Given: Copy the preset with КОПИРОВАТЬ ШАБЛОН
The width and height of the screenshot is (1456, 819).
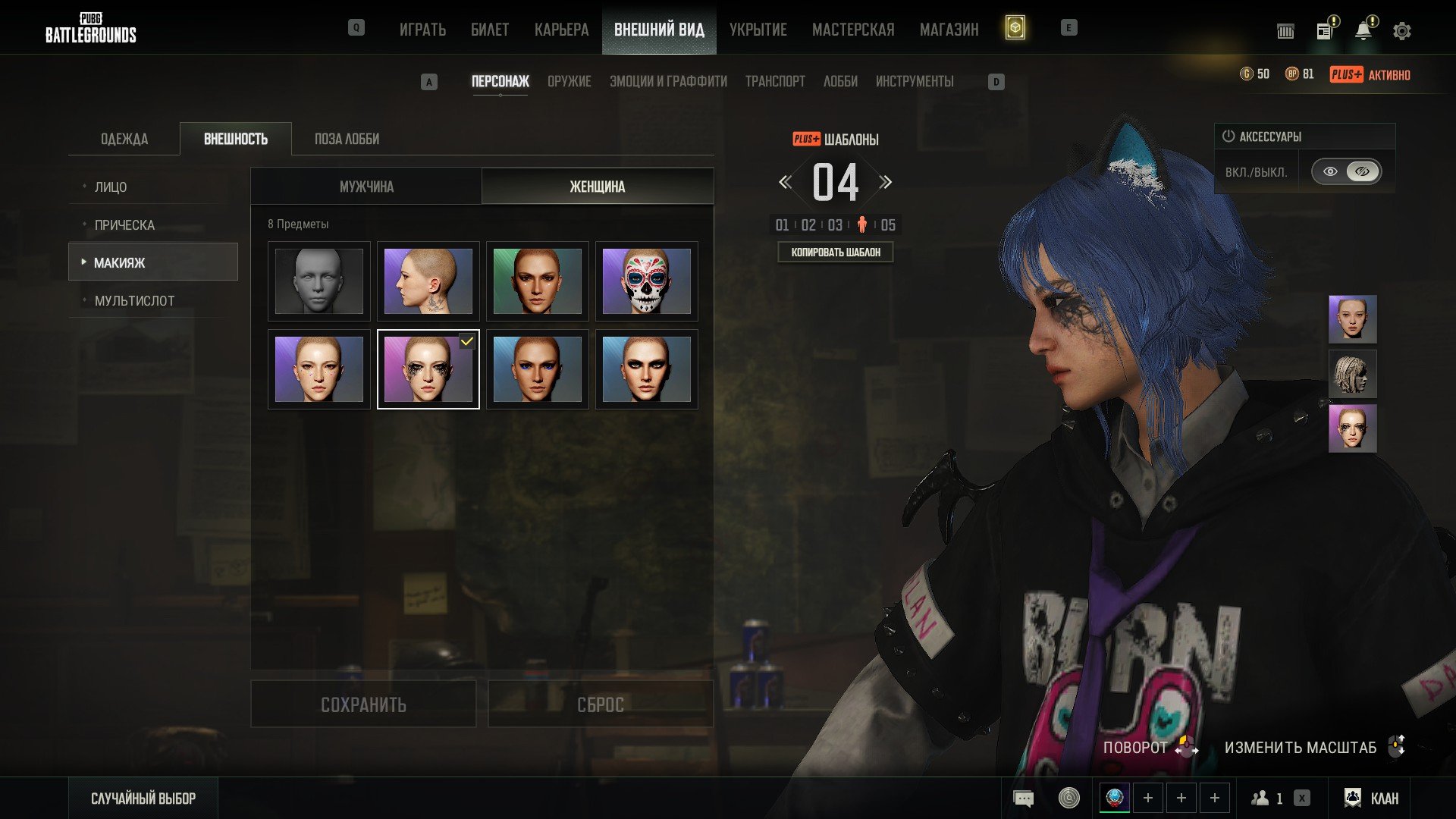Looking at the screenshot, I should click(x=836, y=252).
